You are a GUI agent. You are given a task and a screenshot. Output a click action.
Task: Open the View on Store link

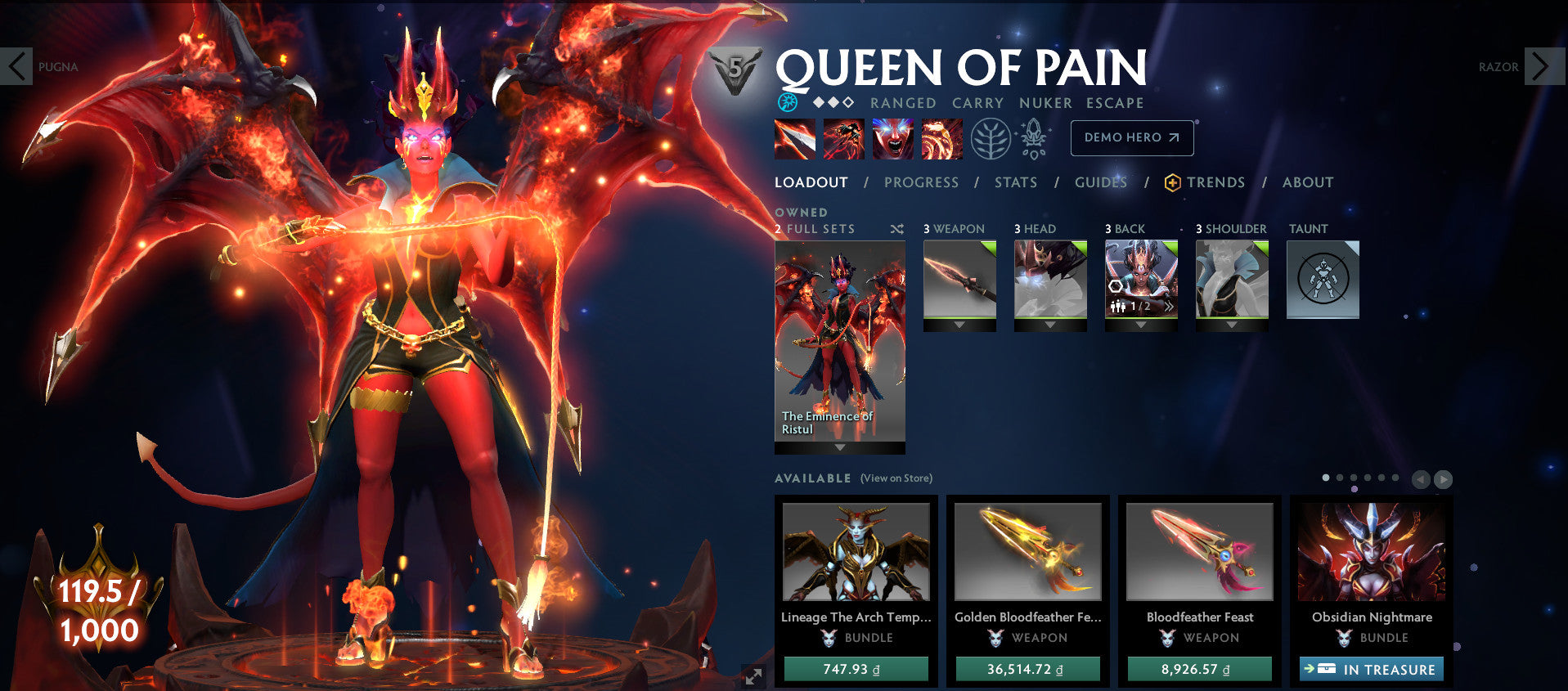[896, 478]
